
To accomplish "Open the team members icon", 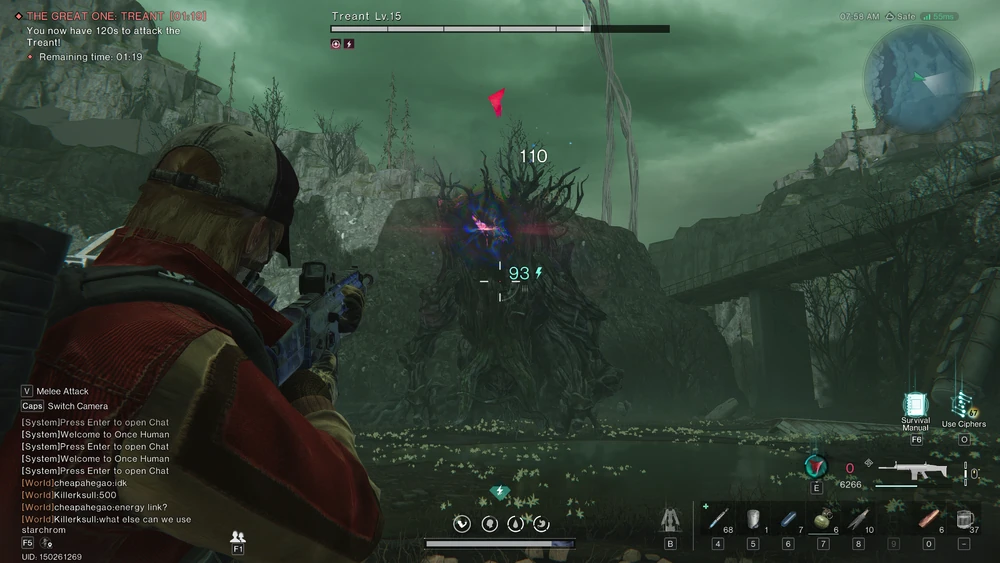I will 238,537.
